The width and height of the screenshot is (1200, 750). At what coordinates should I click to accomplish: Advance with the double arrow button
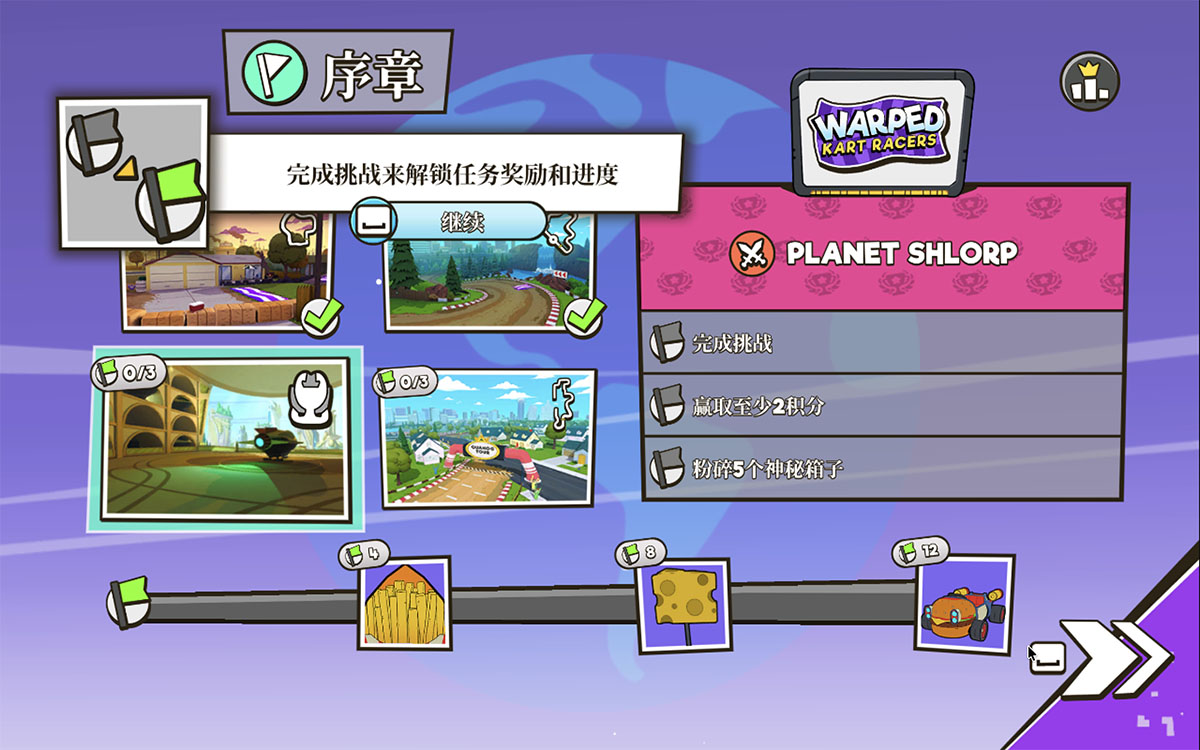[x=1115, y=657]
